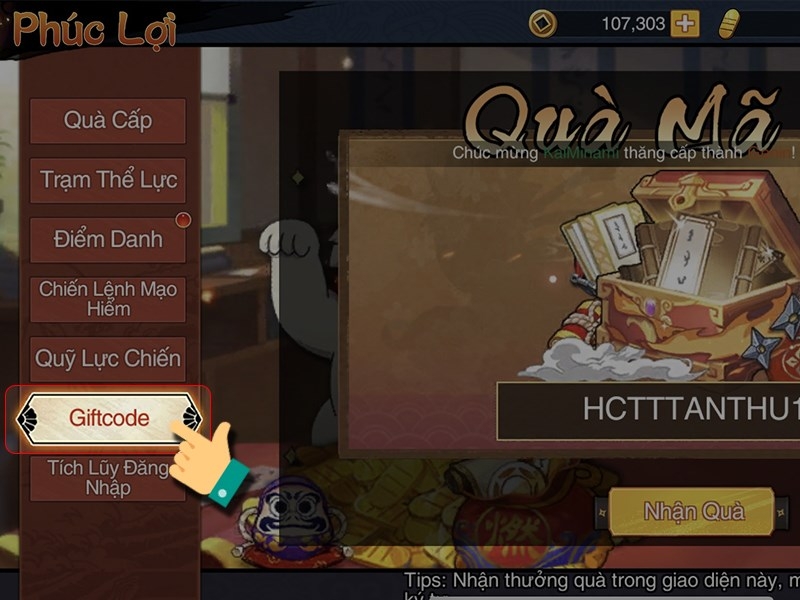Select the Điểm Danh tab

(108, 240)
